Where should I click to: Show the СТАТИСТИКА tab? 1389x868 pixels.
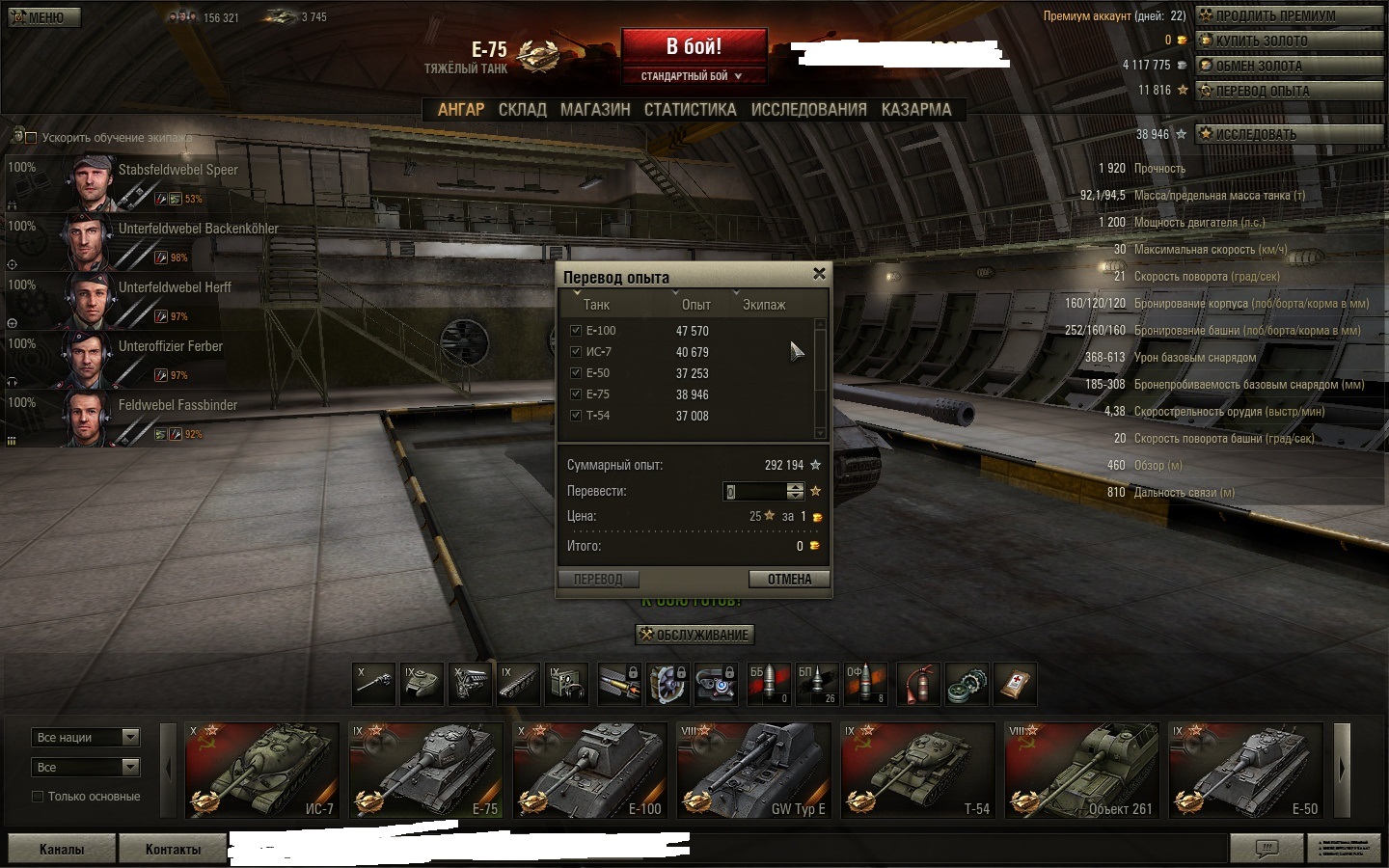690,110
